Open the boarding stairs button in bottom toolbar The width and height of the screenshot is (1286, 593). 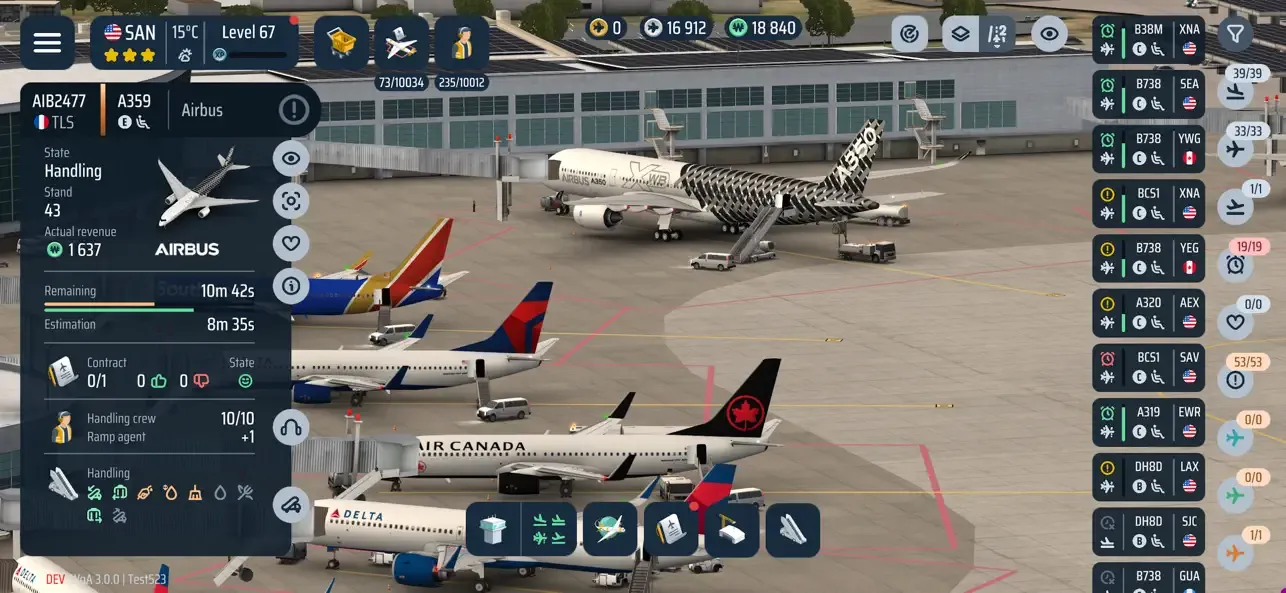click(793, 530)
